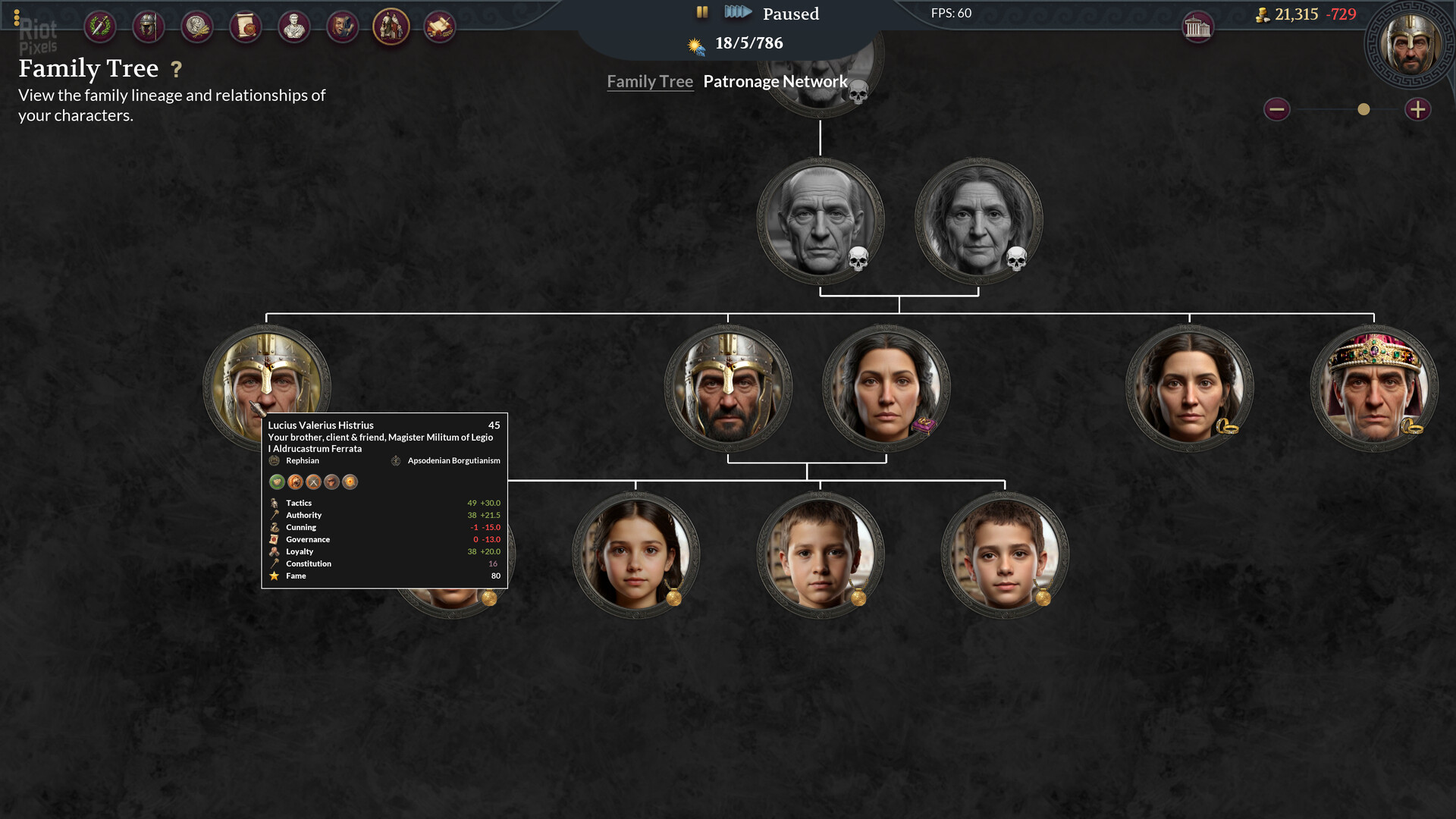The height and width of the screenshot is (819, 1456).
Task: Open the three-dot options menu
Action: click(x=17, y=17)
